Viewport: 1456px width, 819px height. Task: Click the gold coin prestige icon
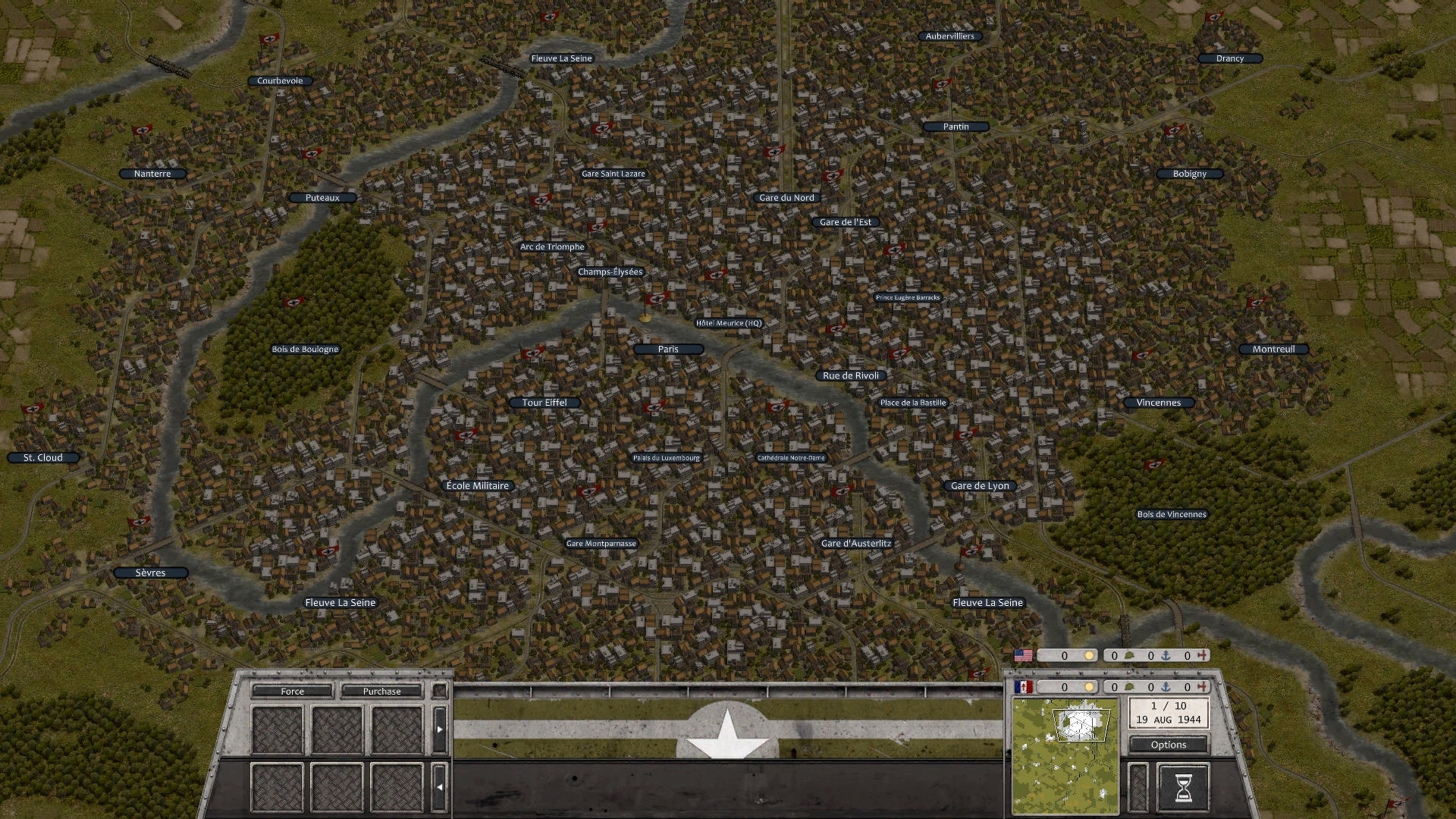point(1090,654)
